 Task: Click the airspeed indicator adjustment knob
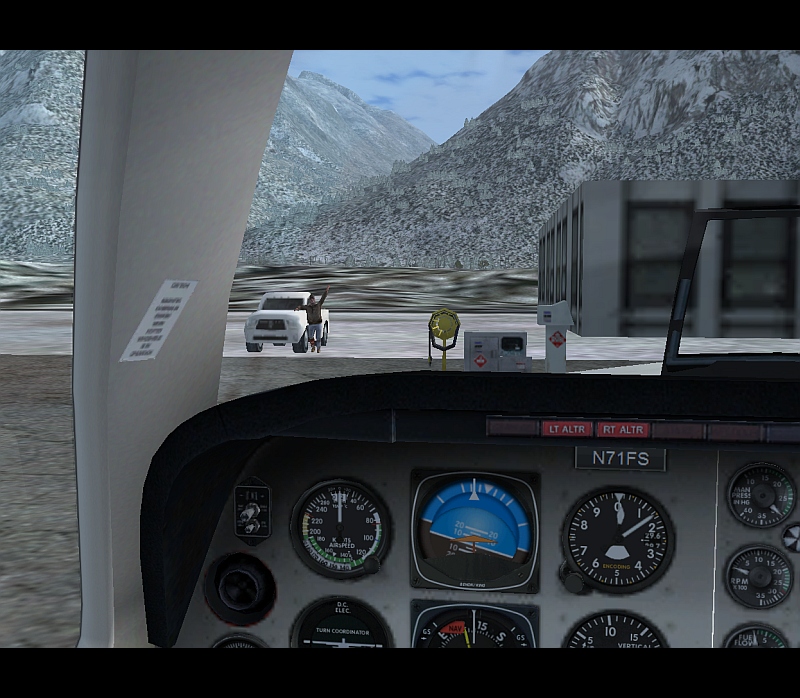coord(371,565)
